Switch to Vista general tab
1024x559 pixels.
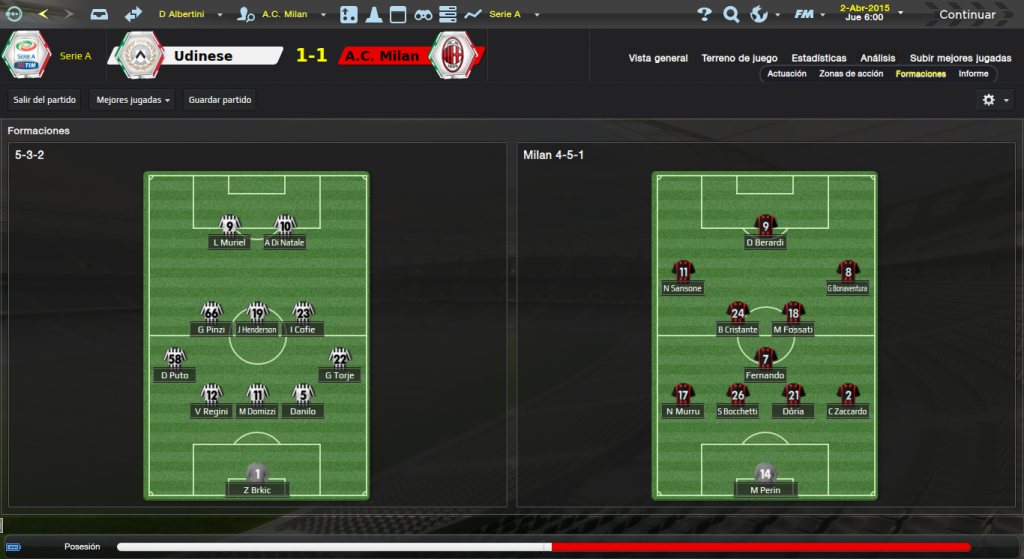tap(658, 58)
